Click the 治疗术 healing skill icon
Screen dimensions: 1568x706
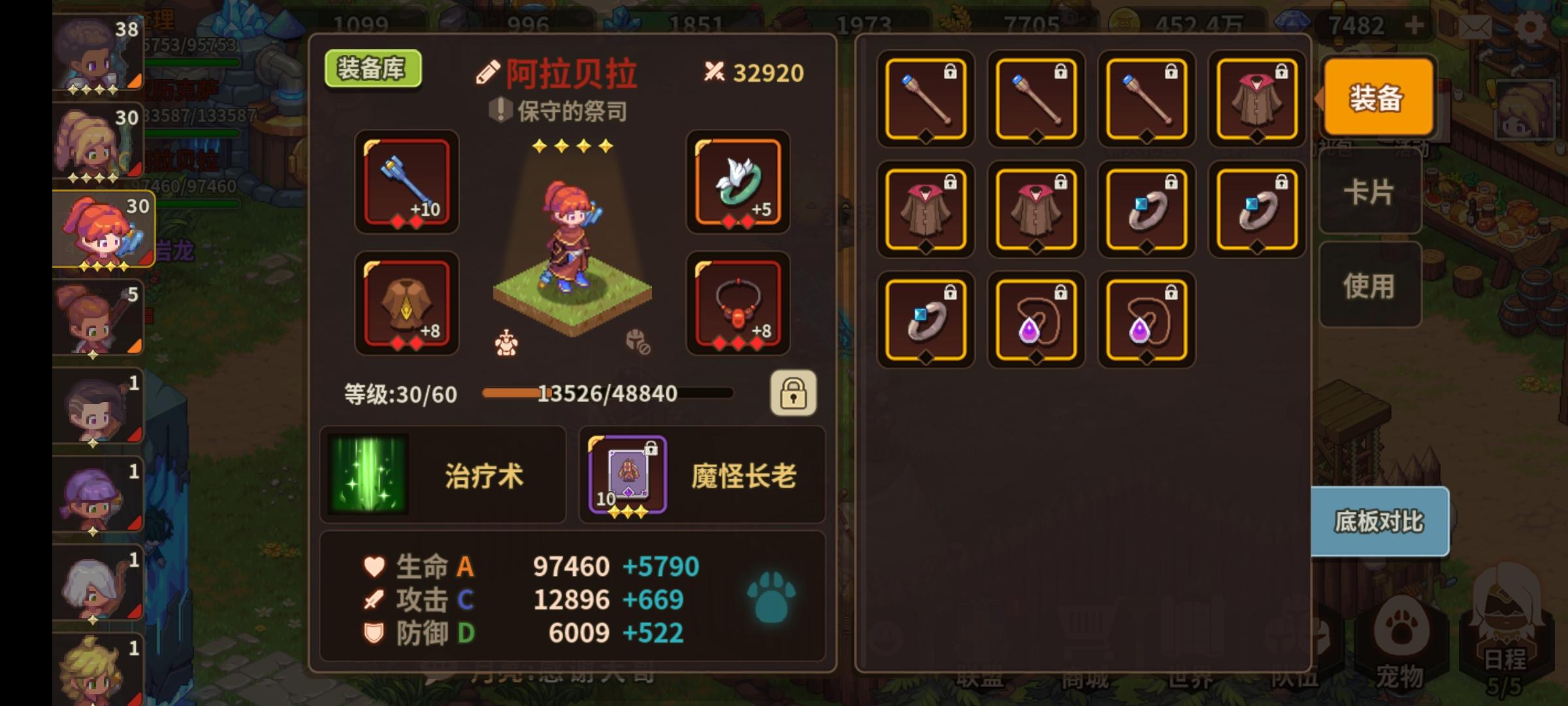pyautogui.click(x=368, y=475)
